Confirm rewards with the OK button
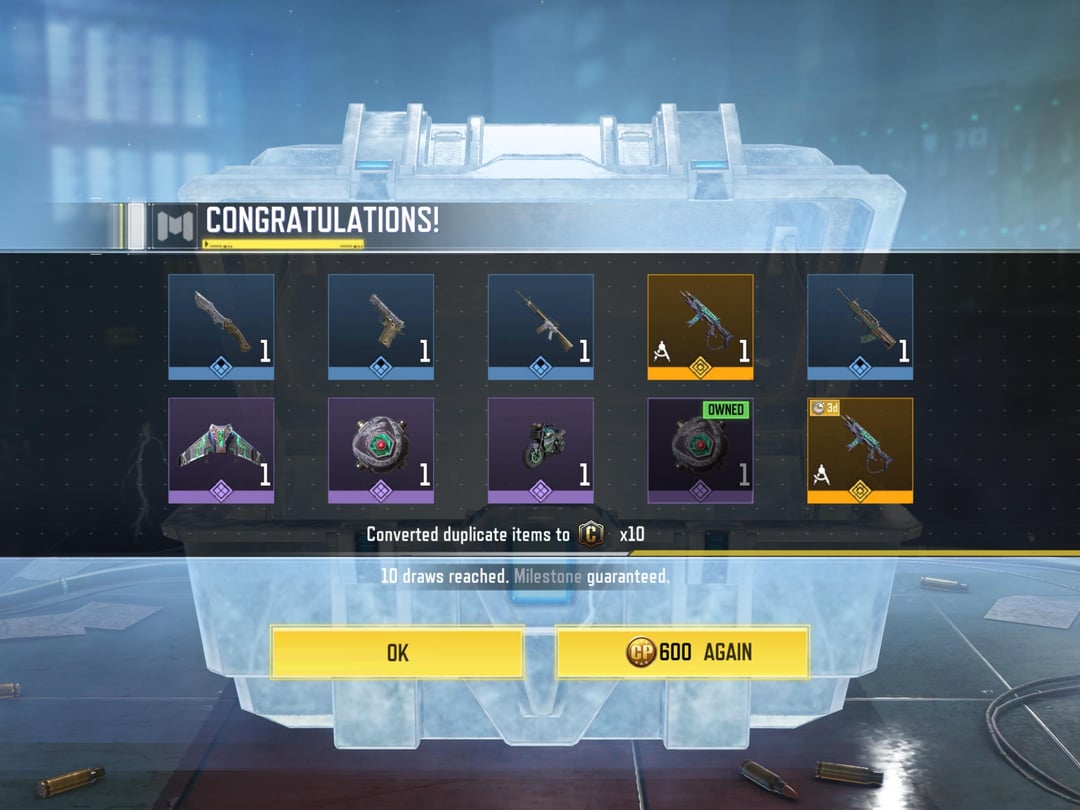The width and height of the screenshot is (1080, 810). [397, 653]
